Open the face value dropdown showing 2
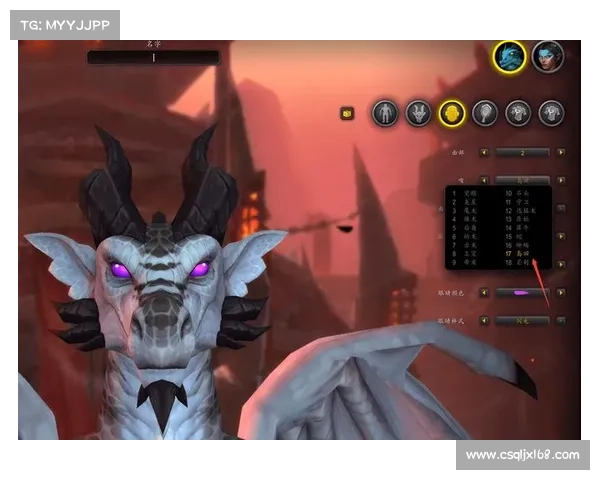Viewport: 600px width, 480px height. click(x=523, y=153)
